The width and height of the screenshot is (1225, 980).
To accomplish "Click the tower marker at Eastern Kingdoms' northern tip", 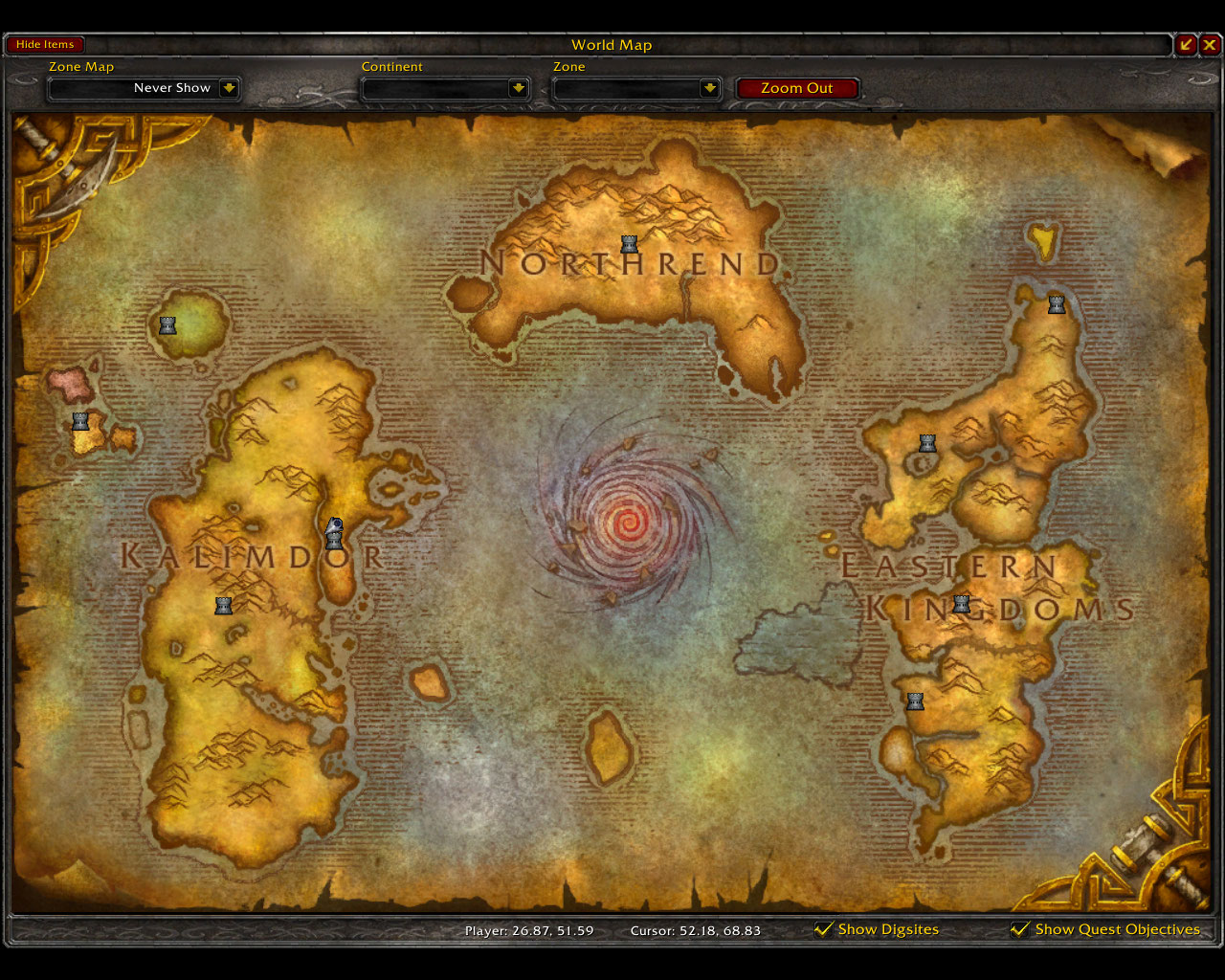I will pos(1057,304).
